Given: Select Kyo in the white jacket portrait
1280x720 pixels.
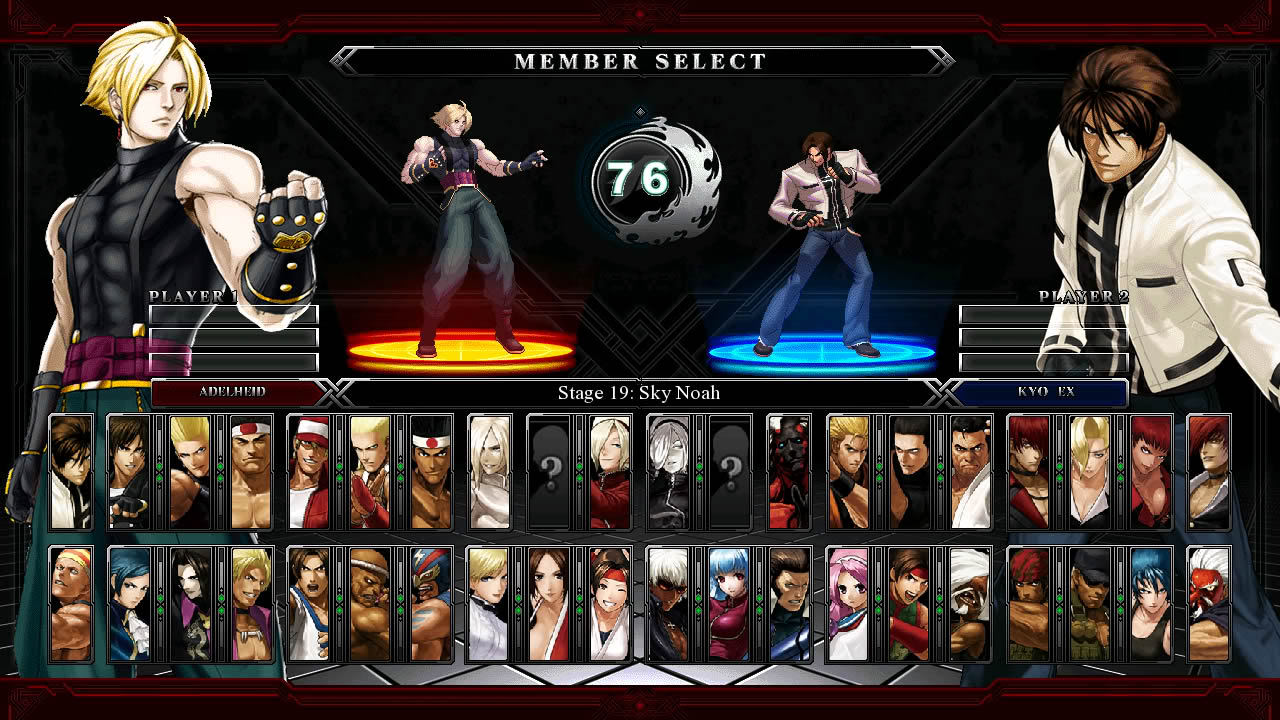Looking at the screenshot, I should pos(71,472).
